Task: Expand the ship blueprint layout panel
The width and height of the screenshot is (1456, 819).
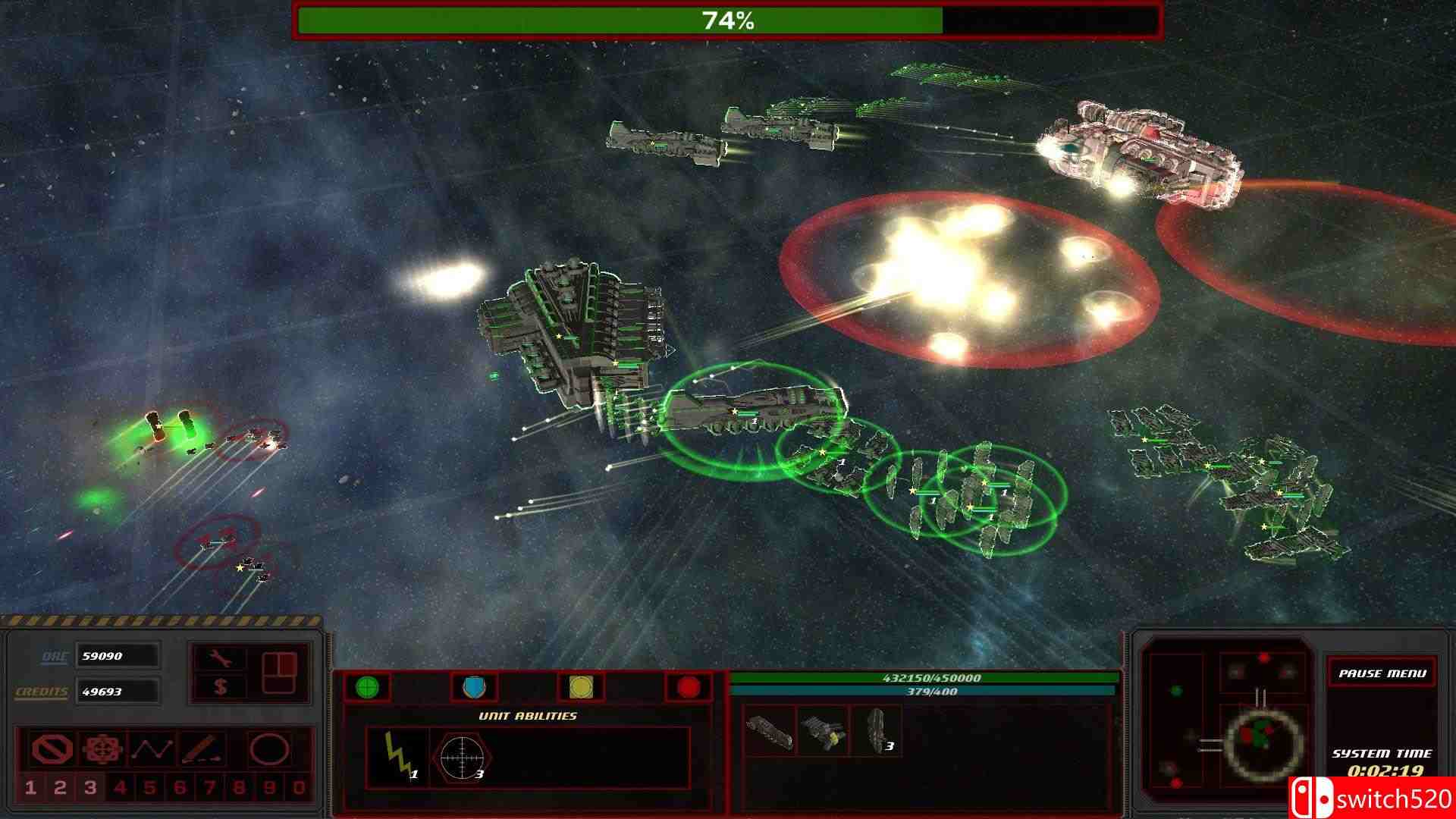Action: 279,673
